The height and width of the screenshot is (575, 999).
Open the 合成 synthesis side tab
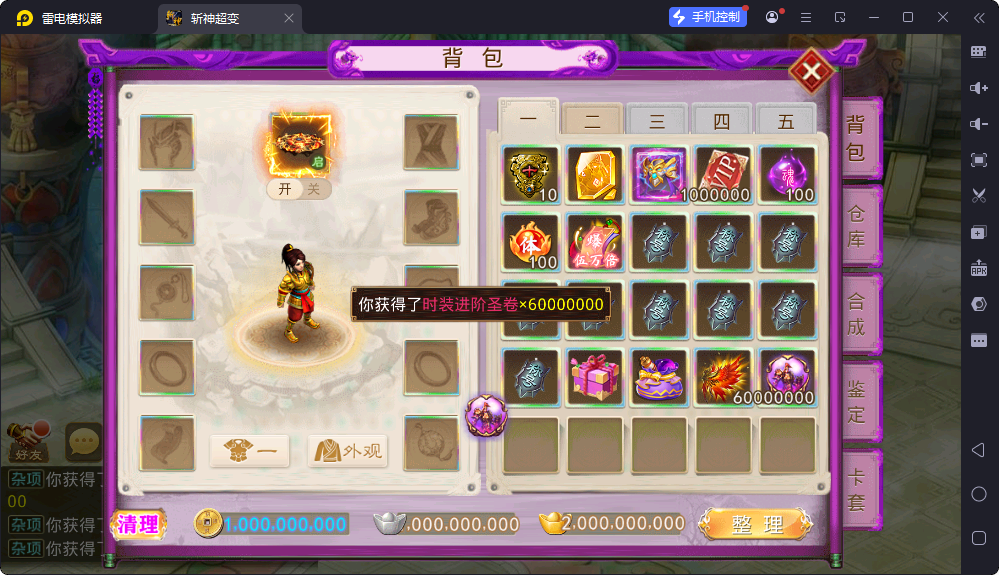857,313
